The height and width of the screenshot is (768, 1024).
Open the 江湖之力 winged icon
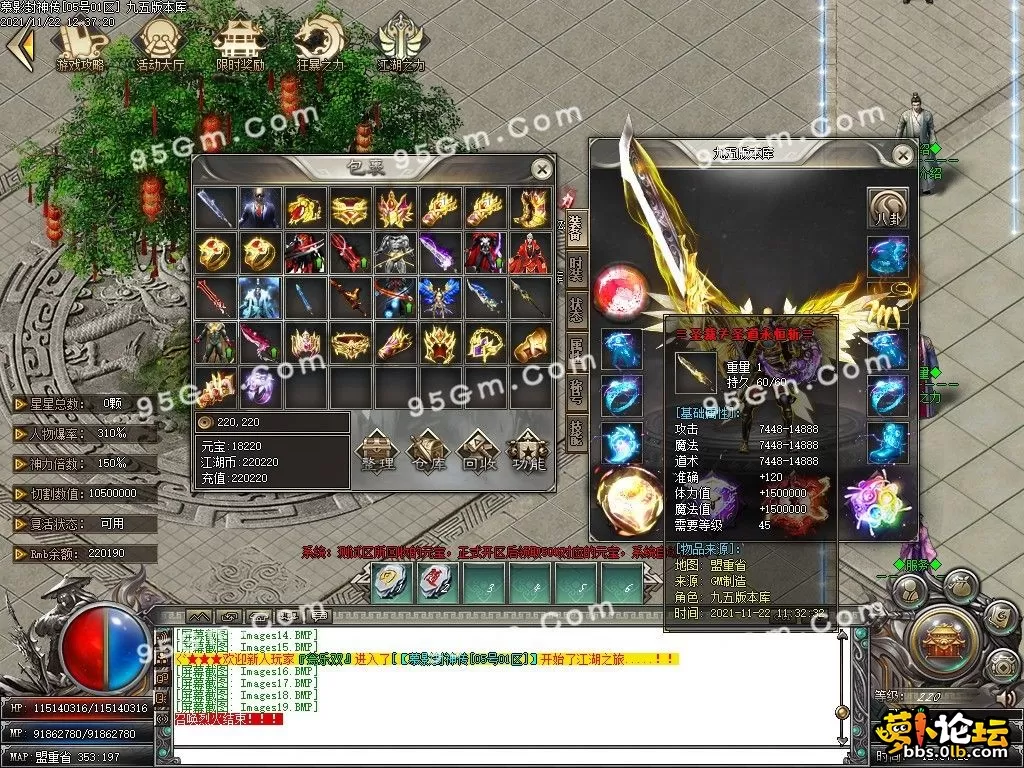coord(401,43)
